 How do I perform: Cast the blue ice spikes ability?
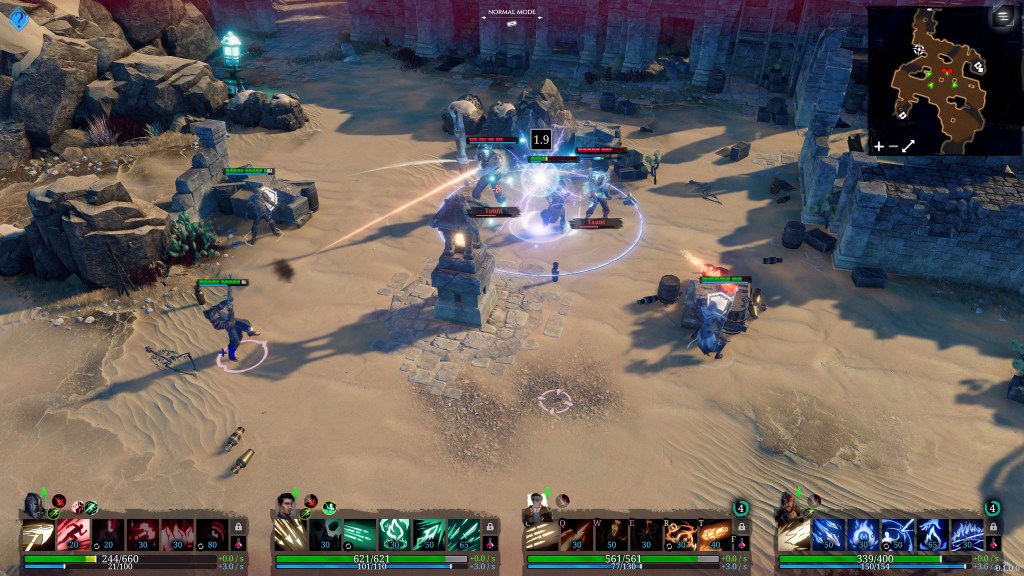click(x=967, y=534)
